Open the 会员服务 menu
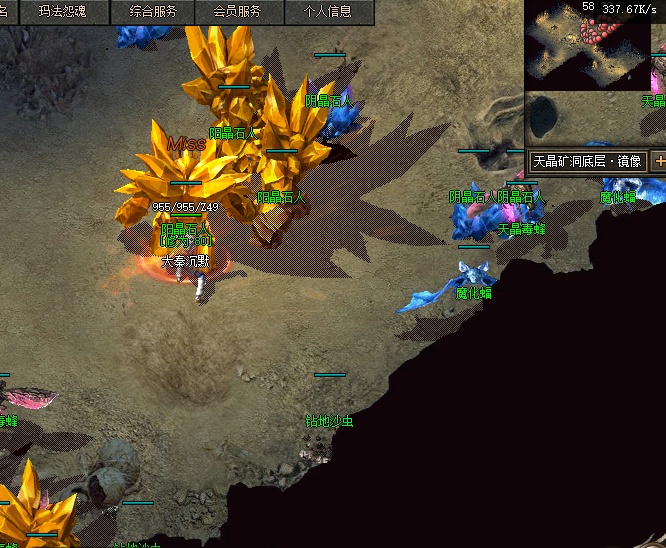The image size is (666, 548). [237, 12]
